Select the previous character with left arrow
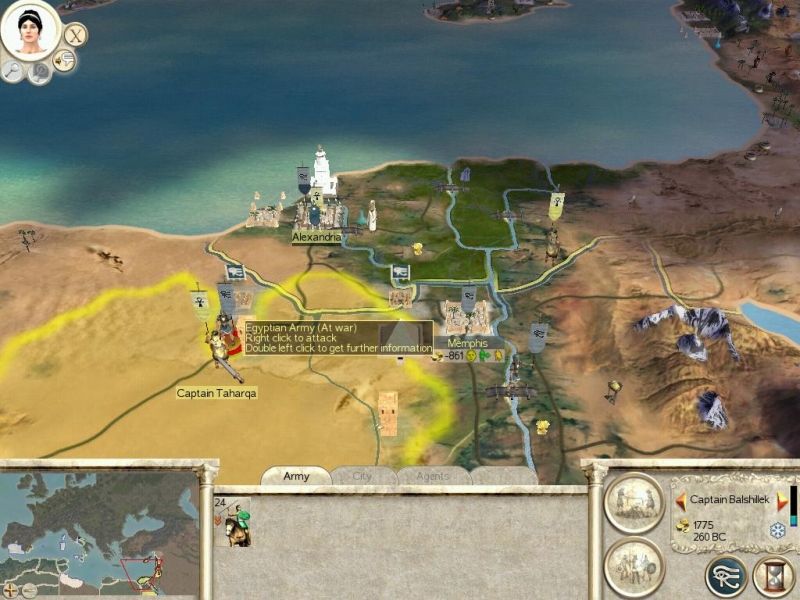The width and height of the screenshot is (800, 600). 681,499
